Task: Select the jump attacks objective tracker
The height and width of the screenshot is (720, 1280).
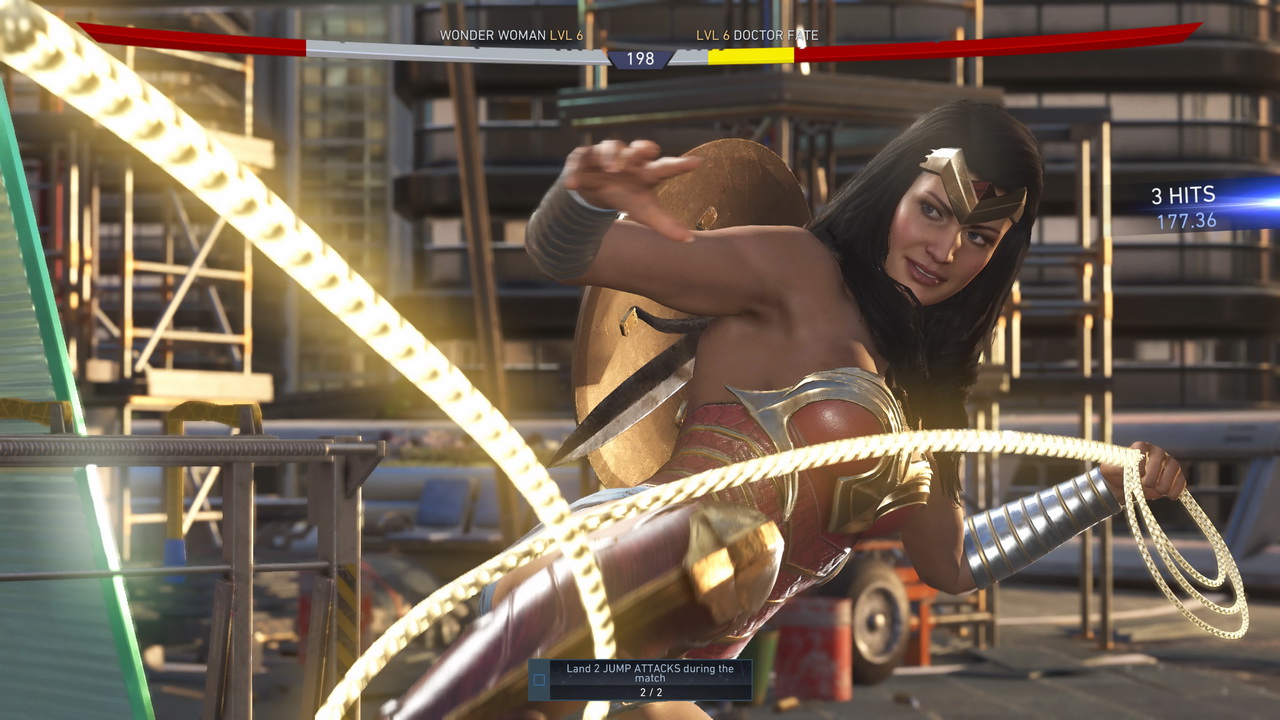Action: pos(640,679)
